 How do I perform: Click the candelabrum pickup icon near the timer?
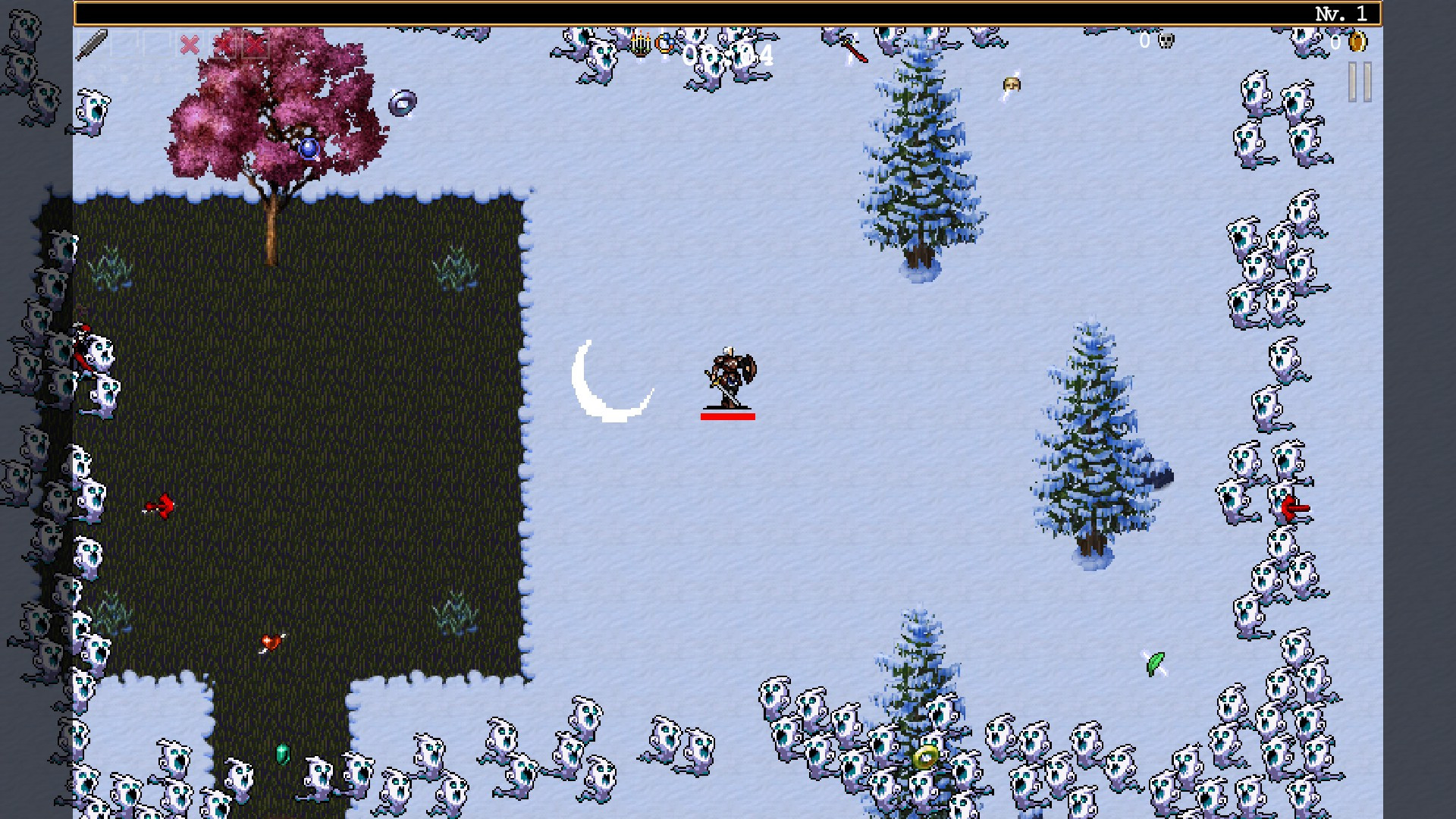coord(639,45)
